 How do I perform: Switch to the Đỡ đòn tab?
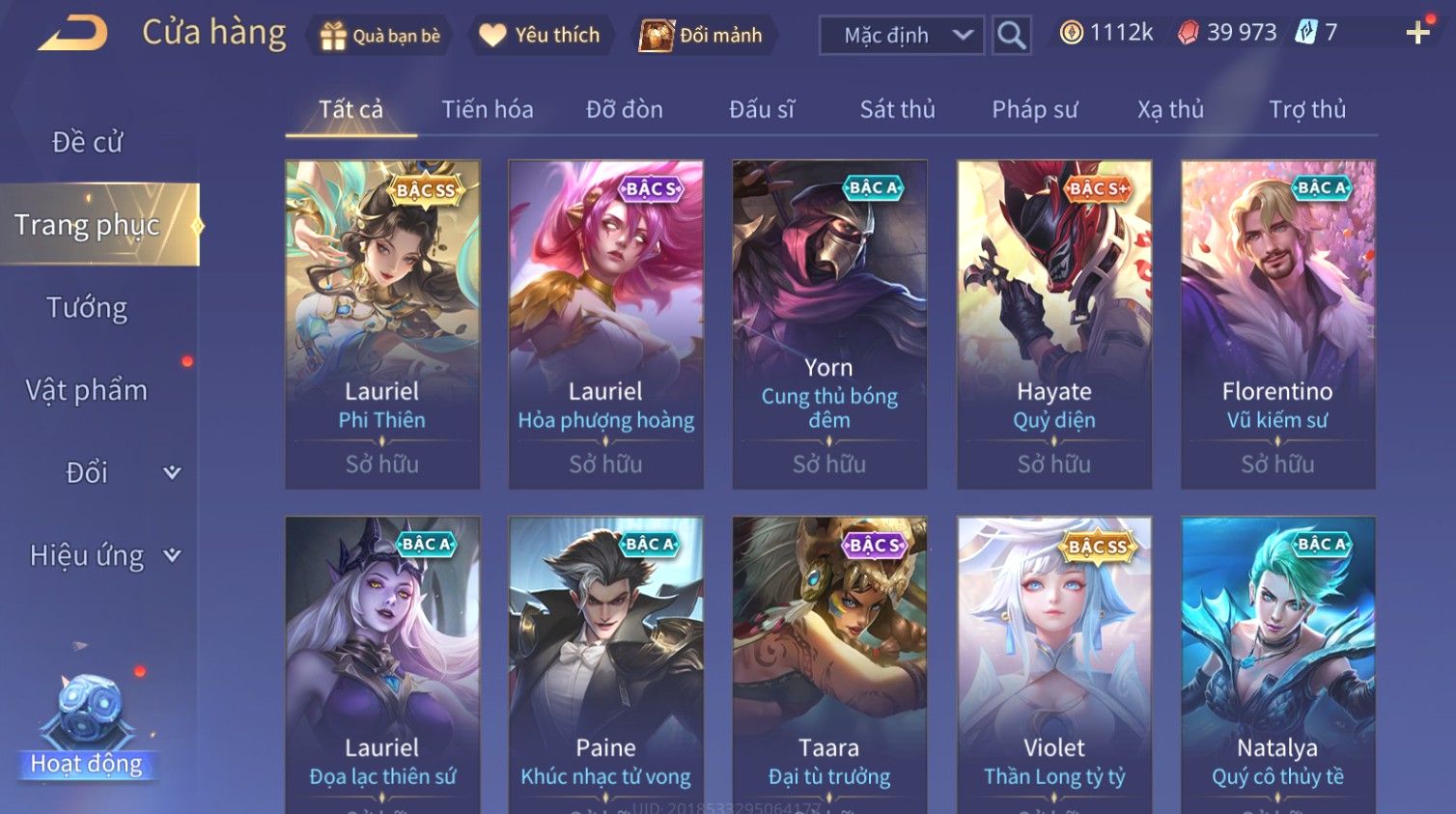point(624,110)
